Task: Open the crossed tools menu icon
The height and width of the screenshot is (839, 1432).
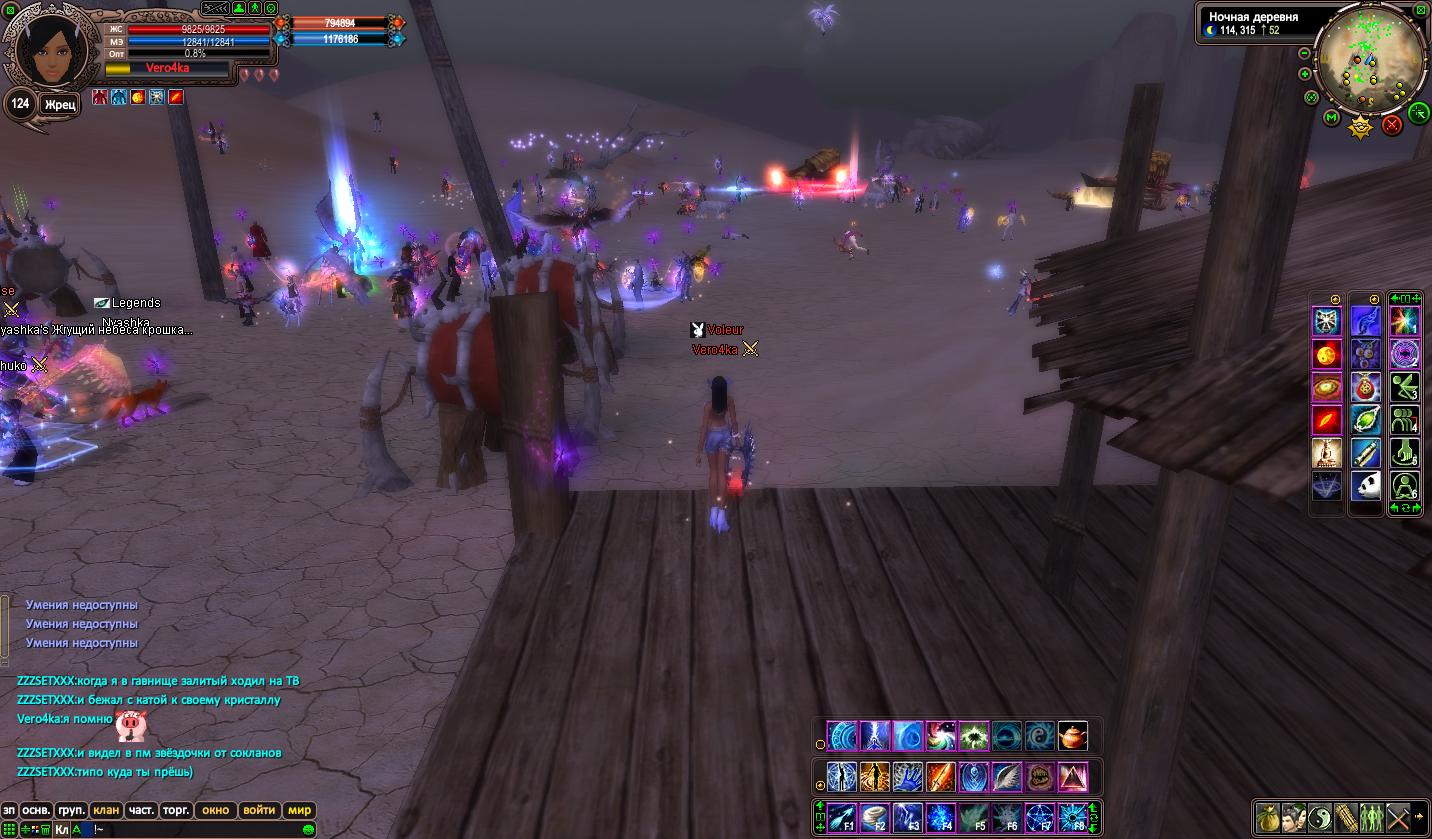Action: click(1398, 816)
